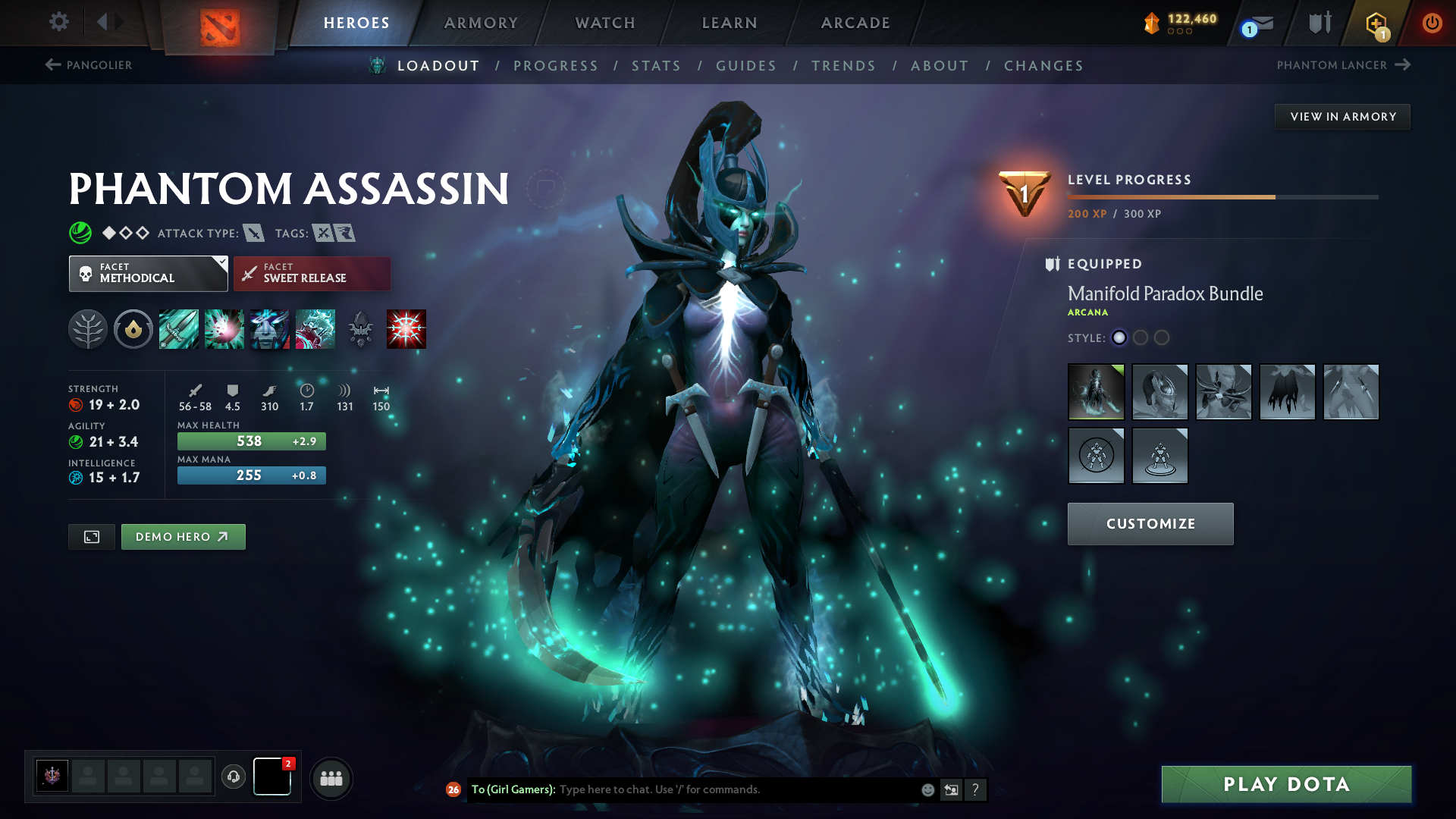This screenshot has width=1456, height=819.
Task: Open the Armory menu item
Action: coord(480,23)
